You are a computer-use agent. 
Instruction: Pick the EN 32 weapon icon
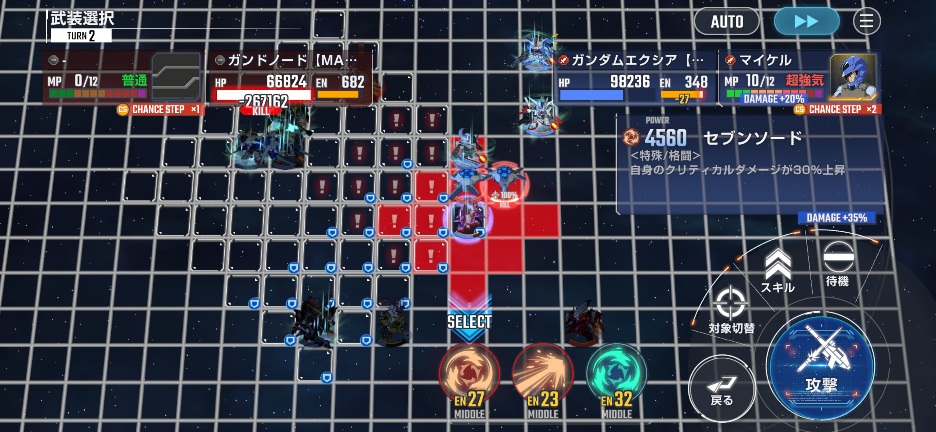(x=616, y=378)
